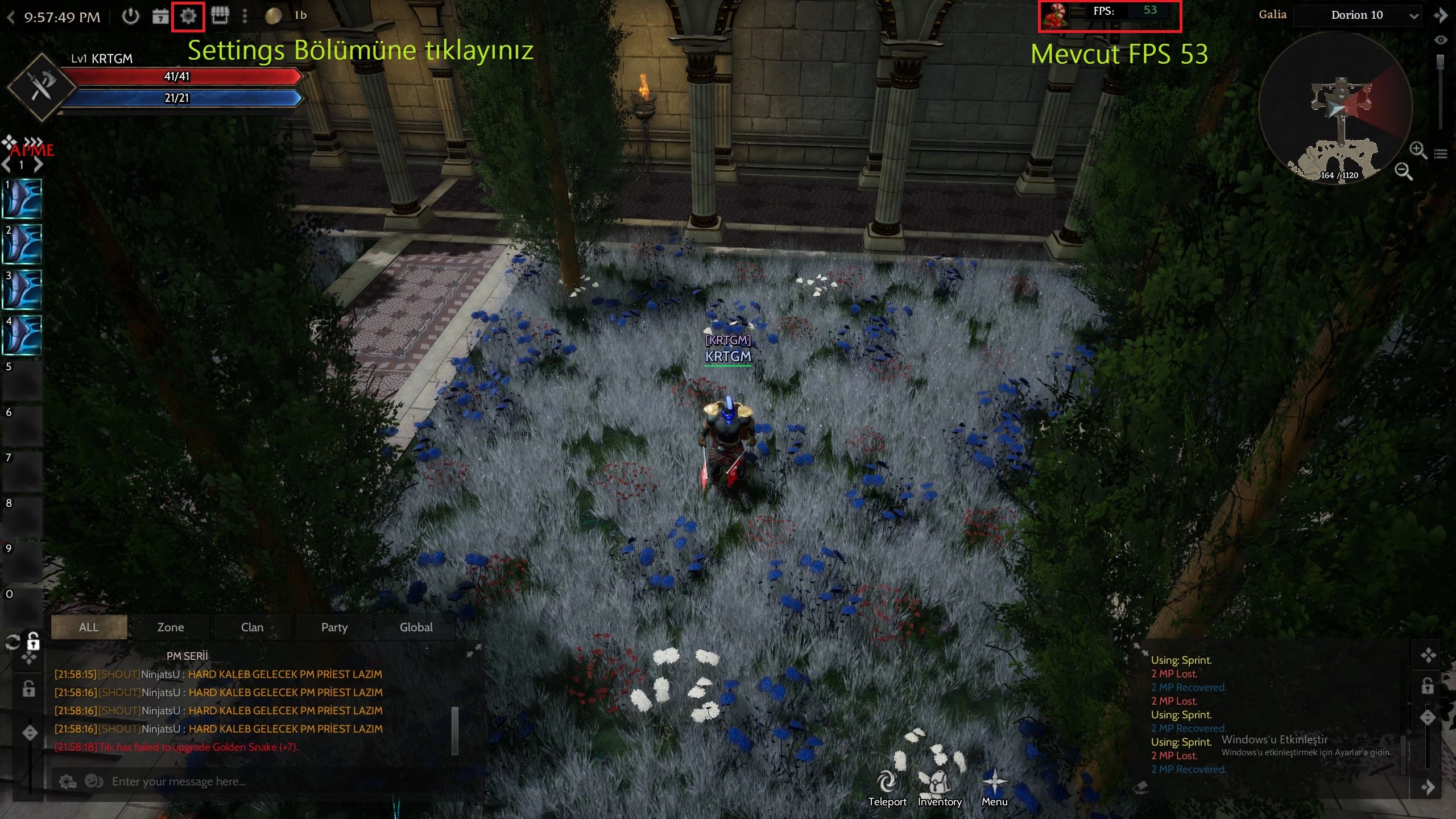1456x819 pixels.
Task: Open the in-game shop icon
Action: (221, 16)
